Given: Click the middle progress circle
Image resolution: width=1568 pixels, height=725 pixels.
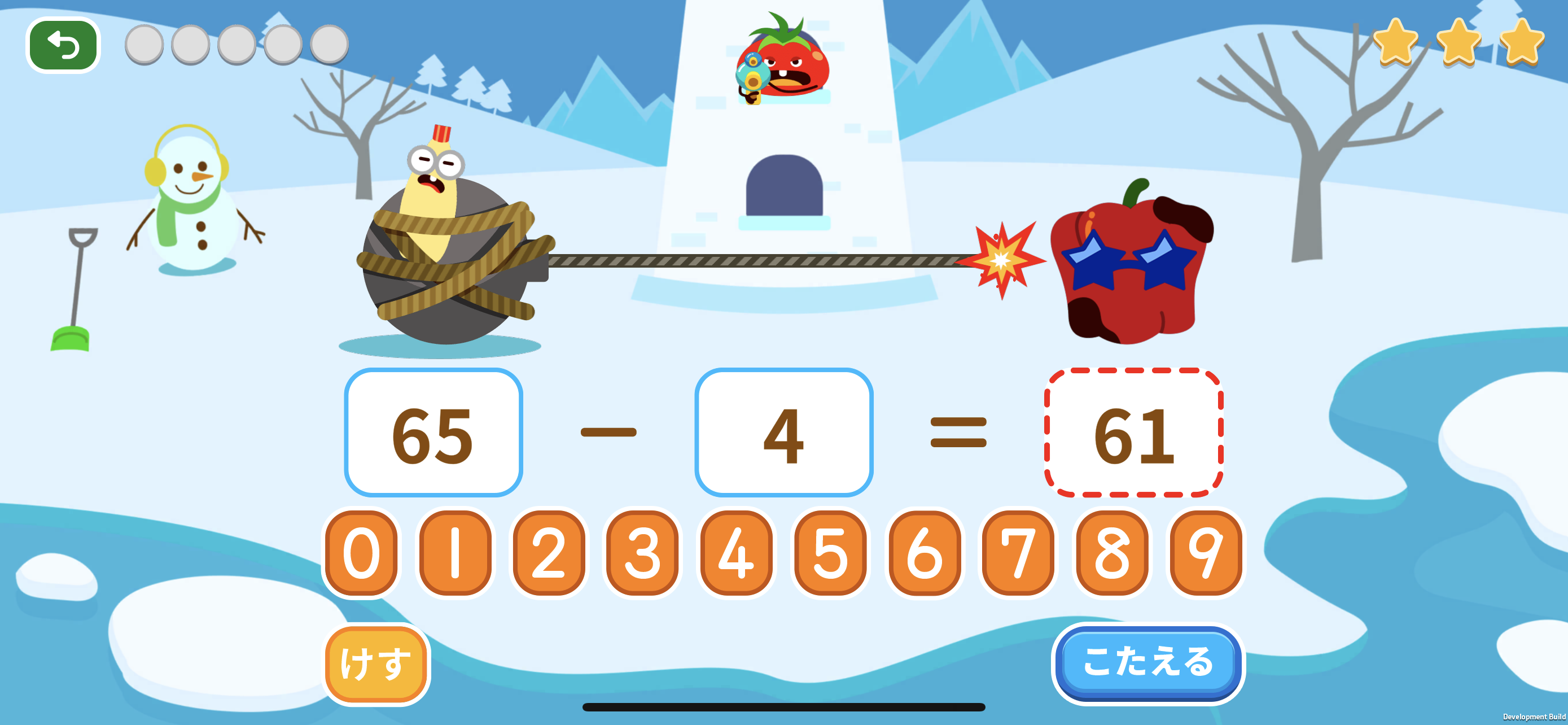Looking at the screenshot, I should click(x=237, y=44).
